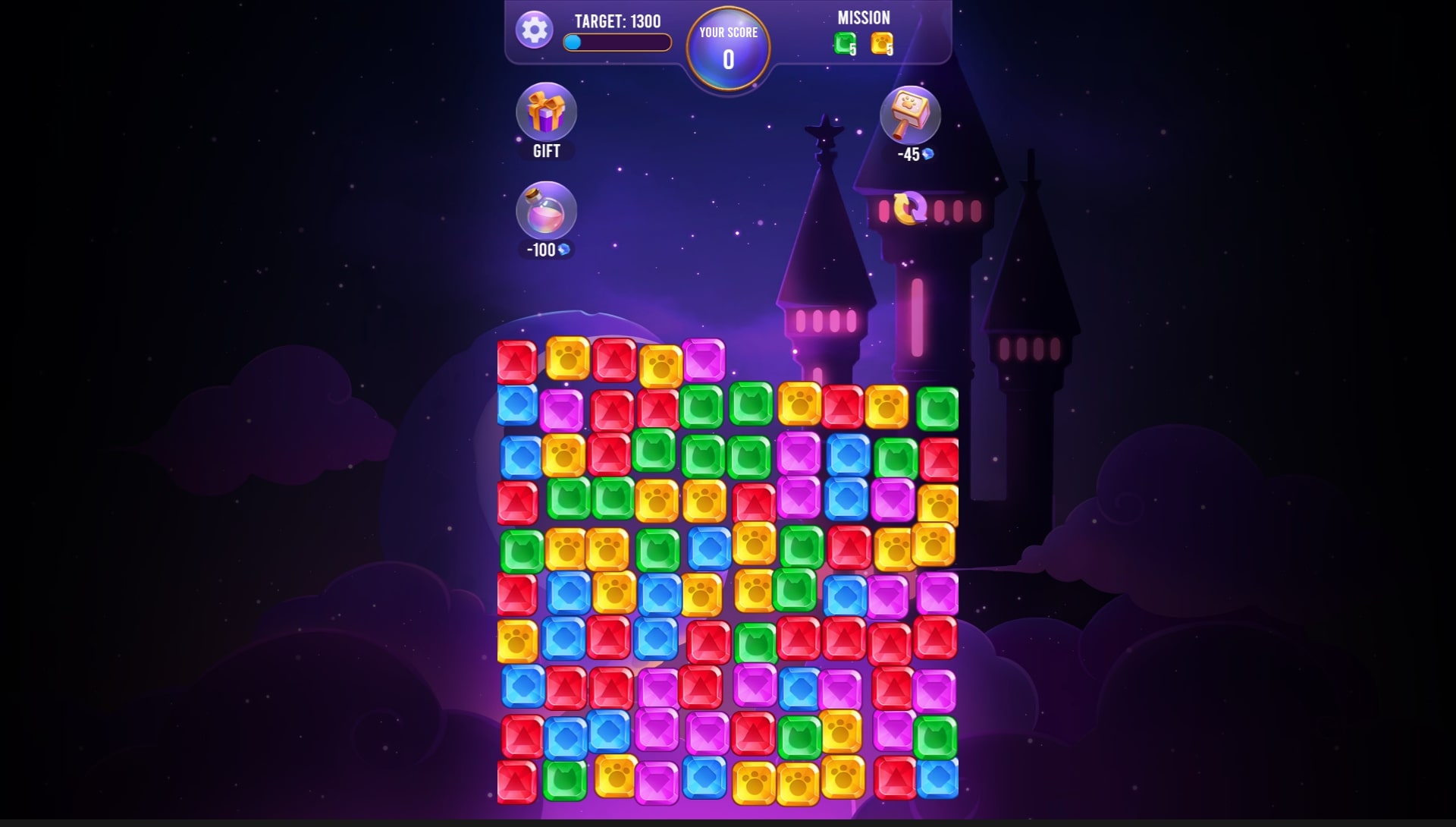
Task: Click the TARGET progress bar
Action: tap(616, 43)
